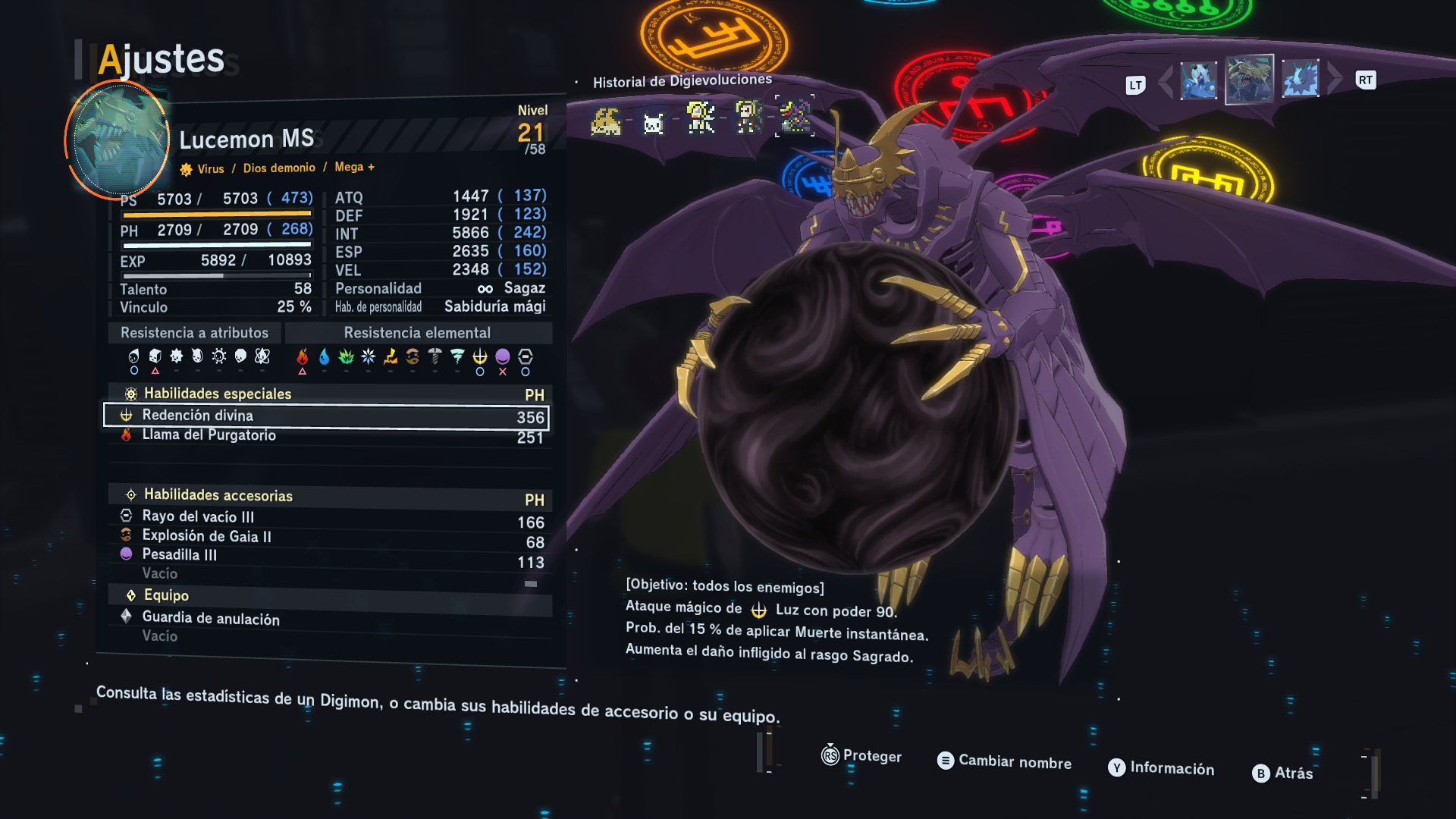The height and width of the screenshot is (819, 1456).
Task: Select the empty equipment slot under Guardia de anulación
Action: point(326,637)
